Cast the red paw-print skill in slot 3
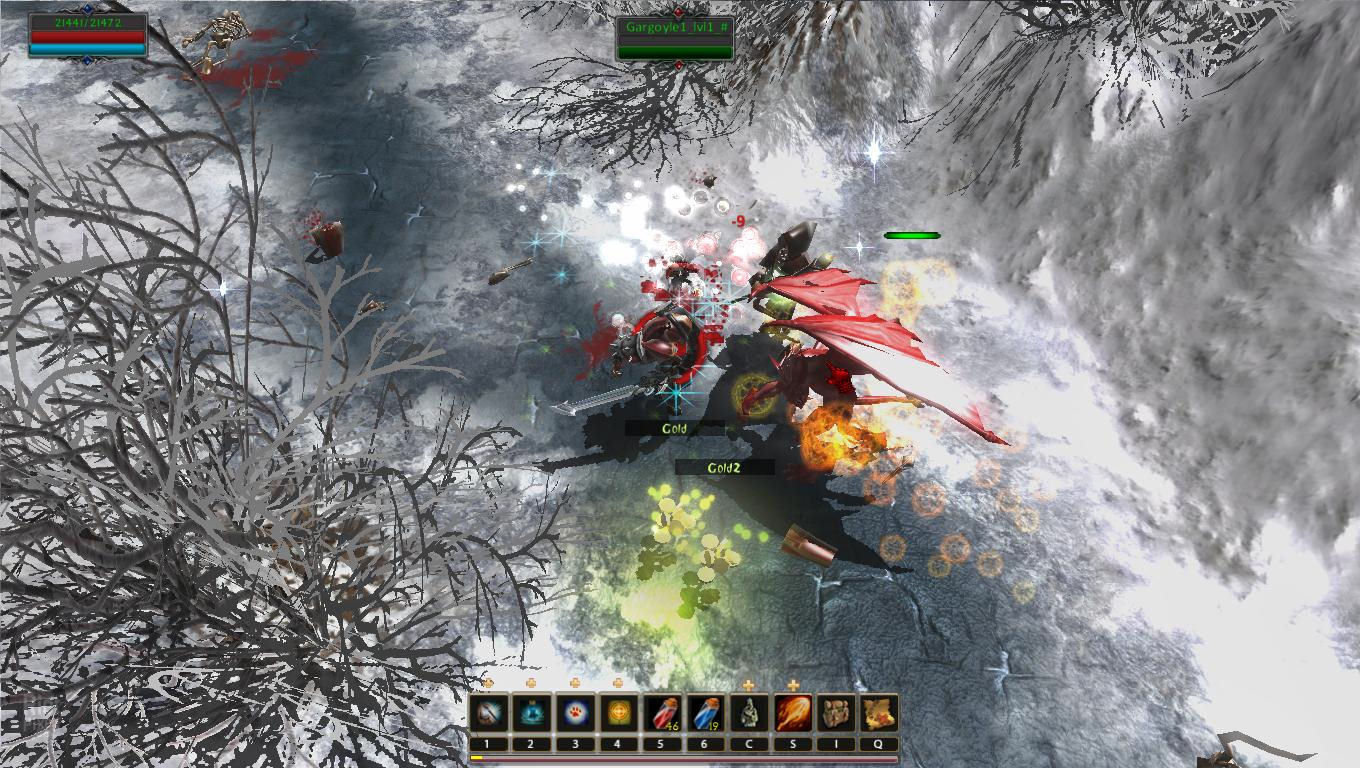1360x768 pixels. pos(573,712)
